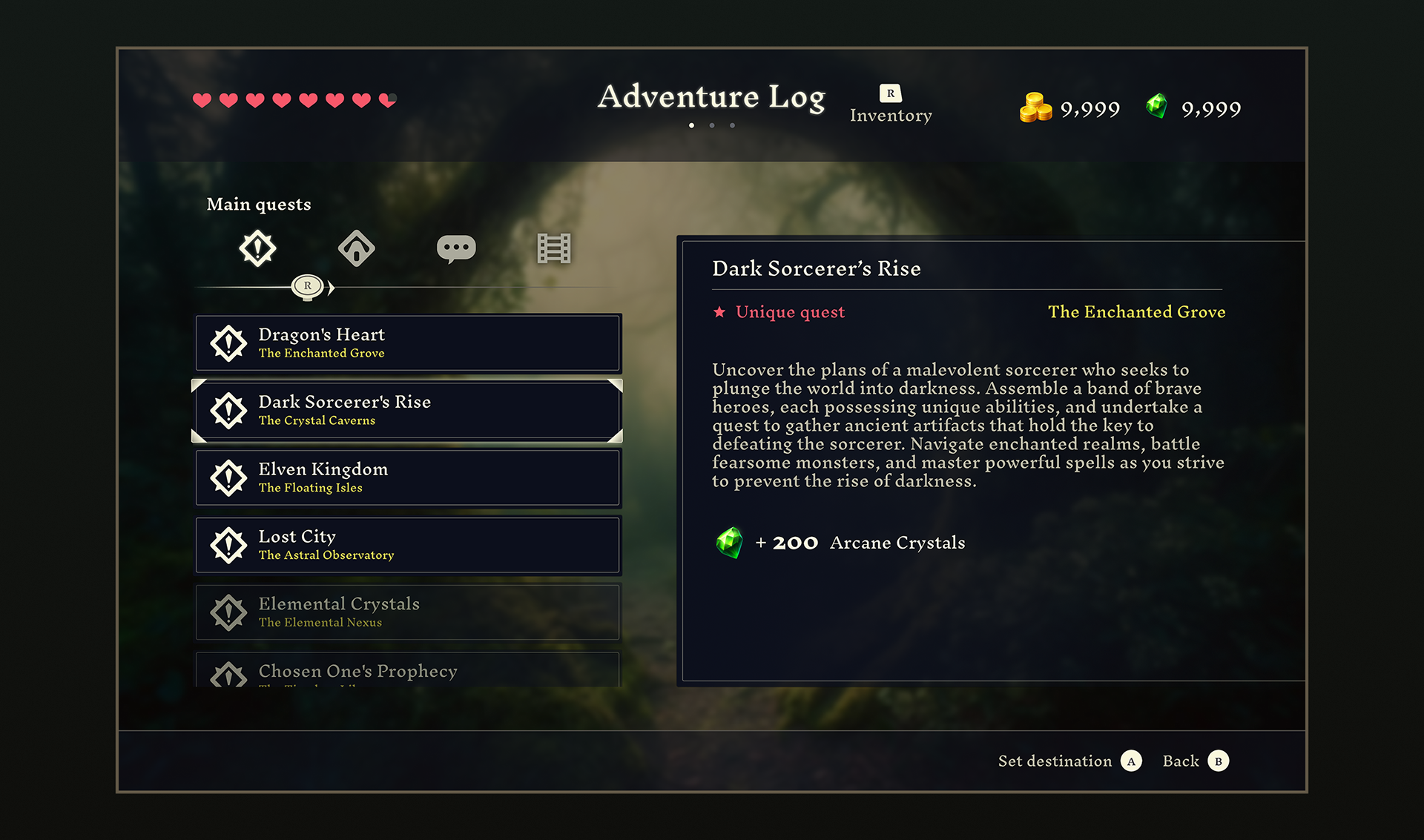Image resolution: width=1424 pixels, height=840 pixels.
Task: Go to the Inventory page
Action: [x=891, y=105]
